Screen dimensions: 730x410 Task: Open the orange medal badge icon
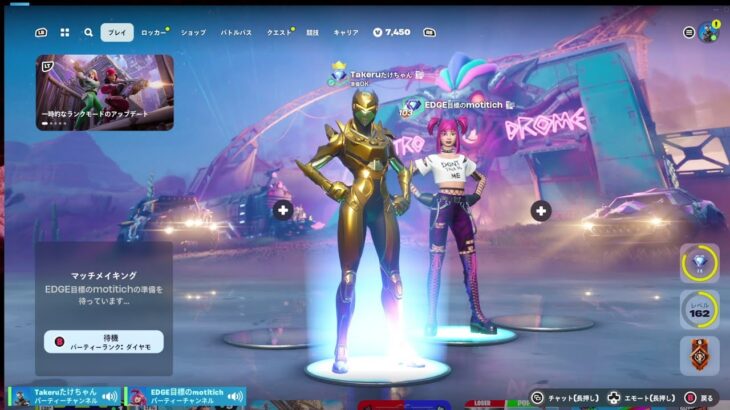[699, 354]
